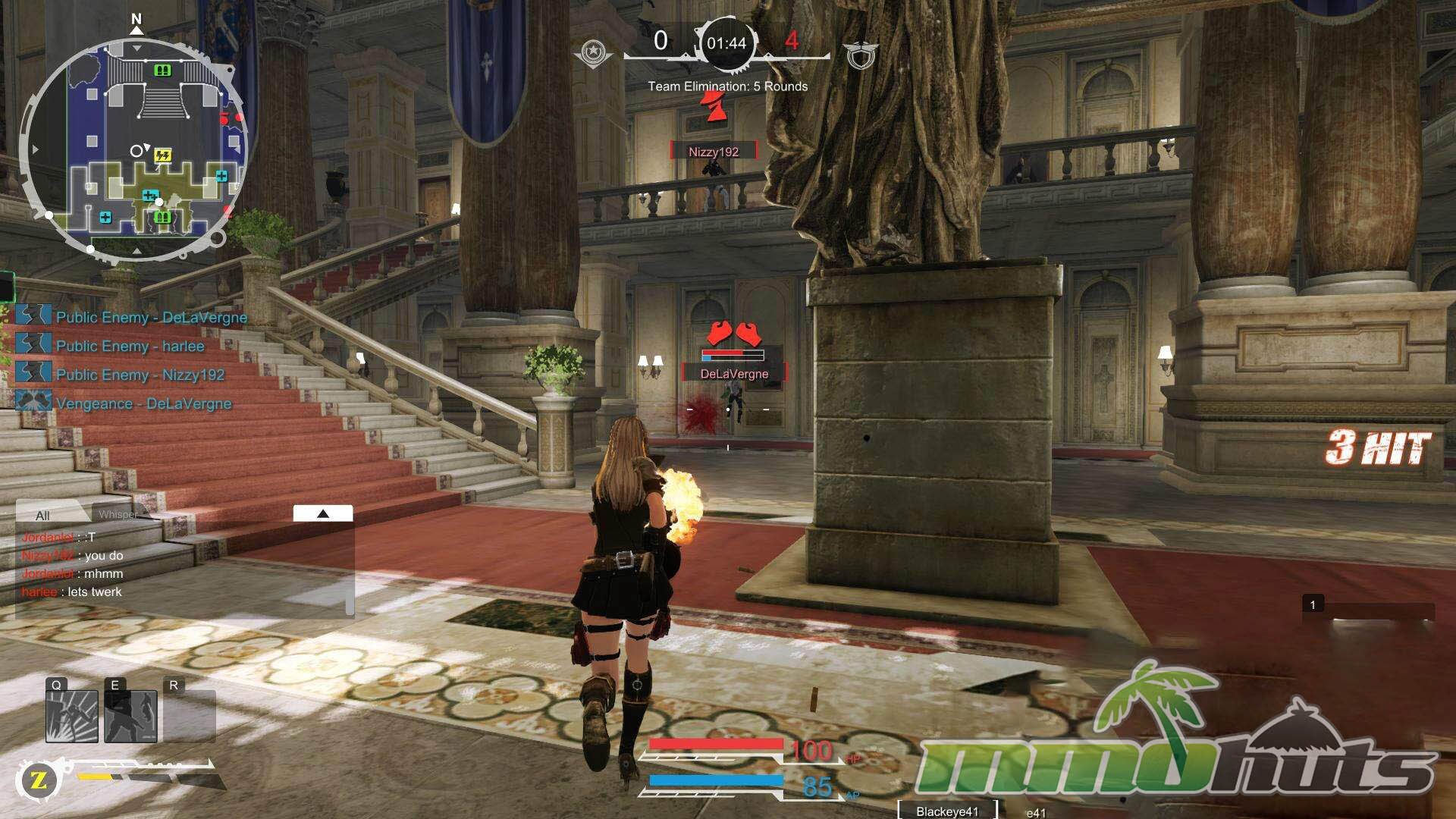
Task: Expand chat with the up-arrow button
Action: pyautogui.click(x=323, y=513)
